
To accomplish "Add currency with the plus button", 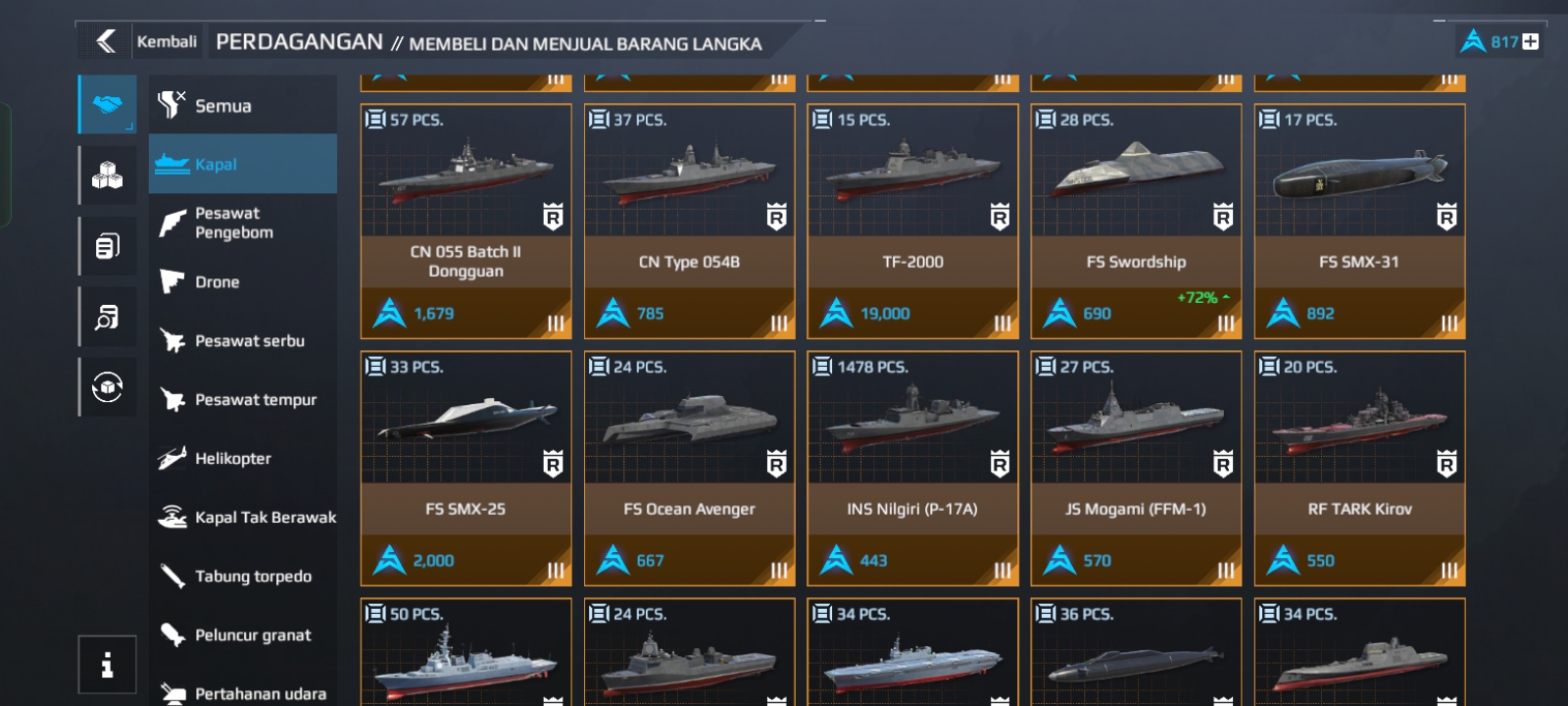I will click(1531, 41).
